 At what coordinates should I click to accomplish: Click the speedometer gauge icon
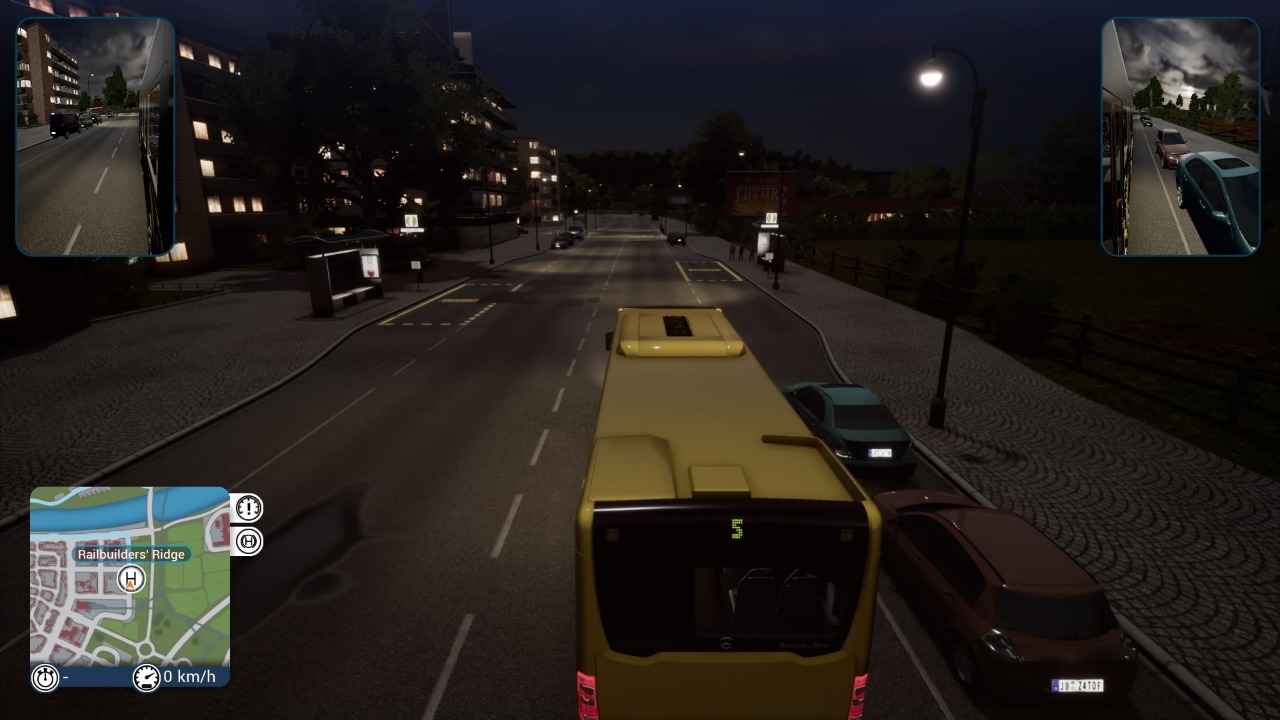(x=148, y=678)
